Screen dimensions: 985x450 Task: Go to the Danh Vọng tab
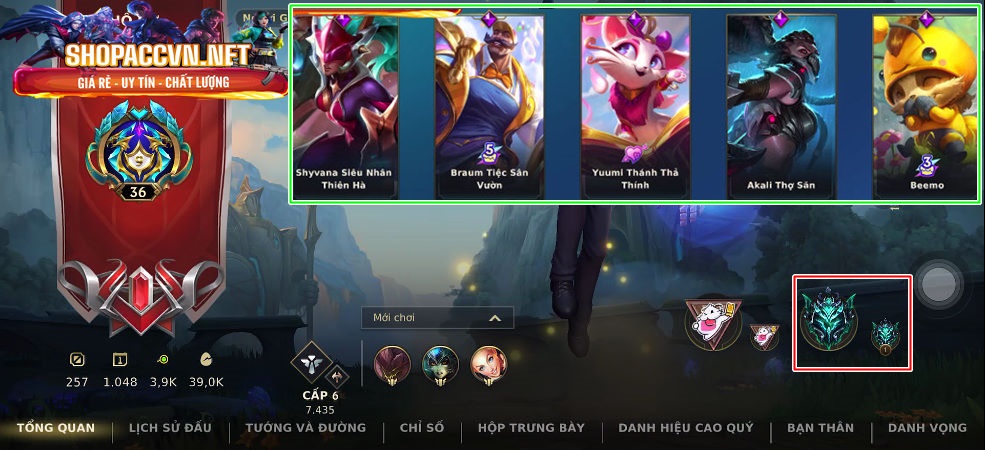[927, 428]
